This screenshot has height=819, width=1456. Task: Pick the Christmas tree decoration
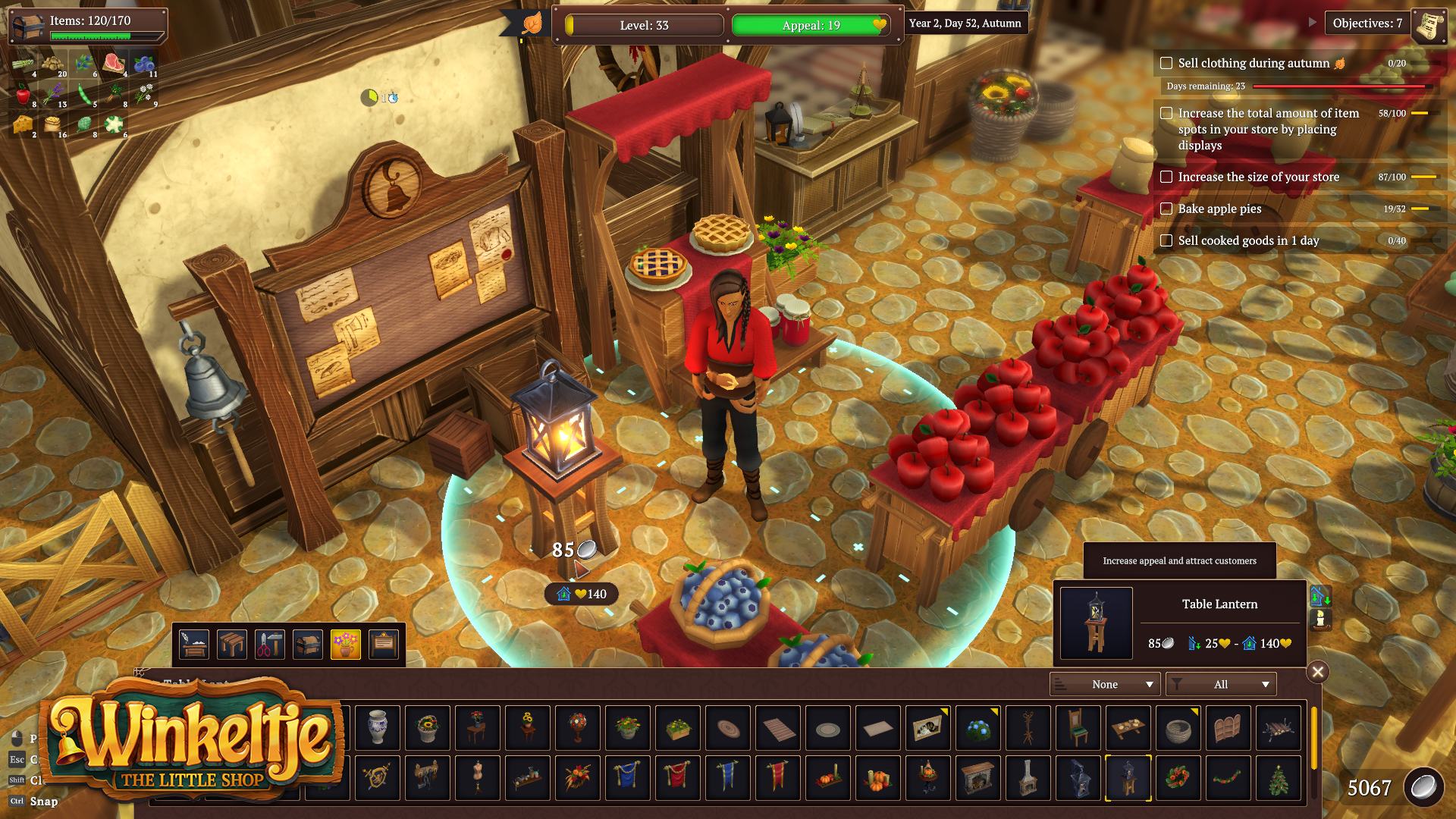point(1279,778)
